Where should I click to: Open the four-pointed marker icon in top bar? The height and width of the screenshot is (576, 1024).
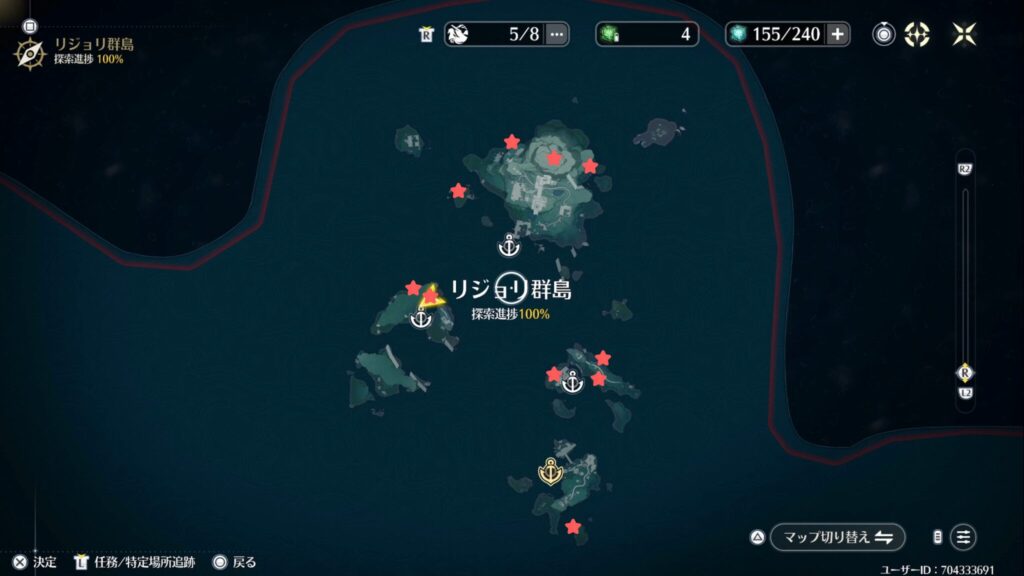click(916, 34)
